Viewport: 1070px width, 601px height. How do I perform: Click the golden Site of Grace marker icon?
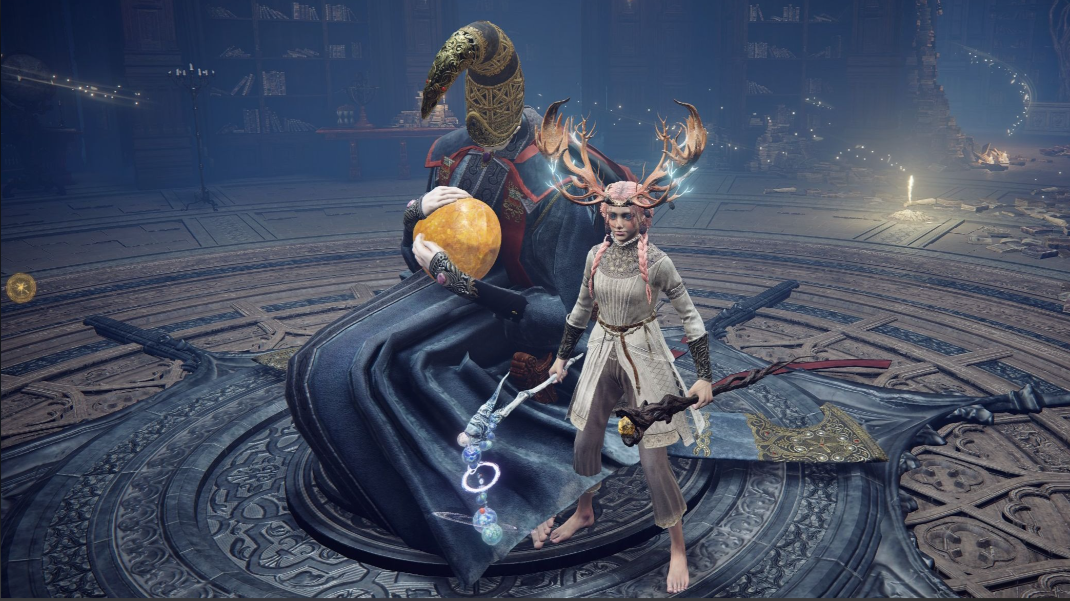click(x=21, y=288)
